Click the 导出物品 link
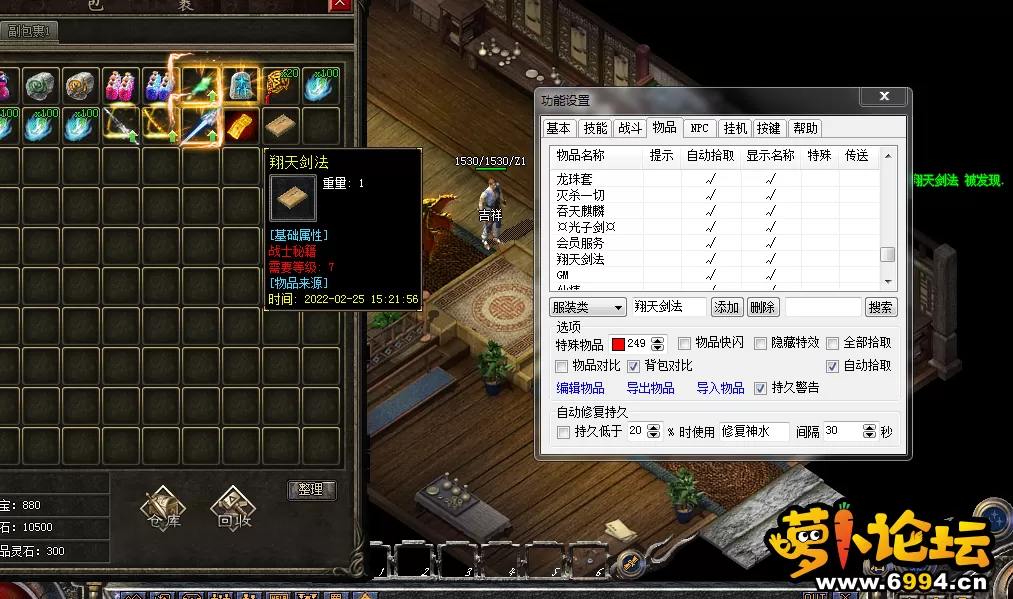Screen dimensions: 1013x599 click(x=650, y=388)
